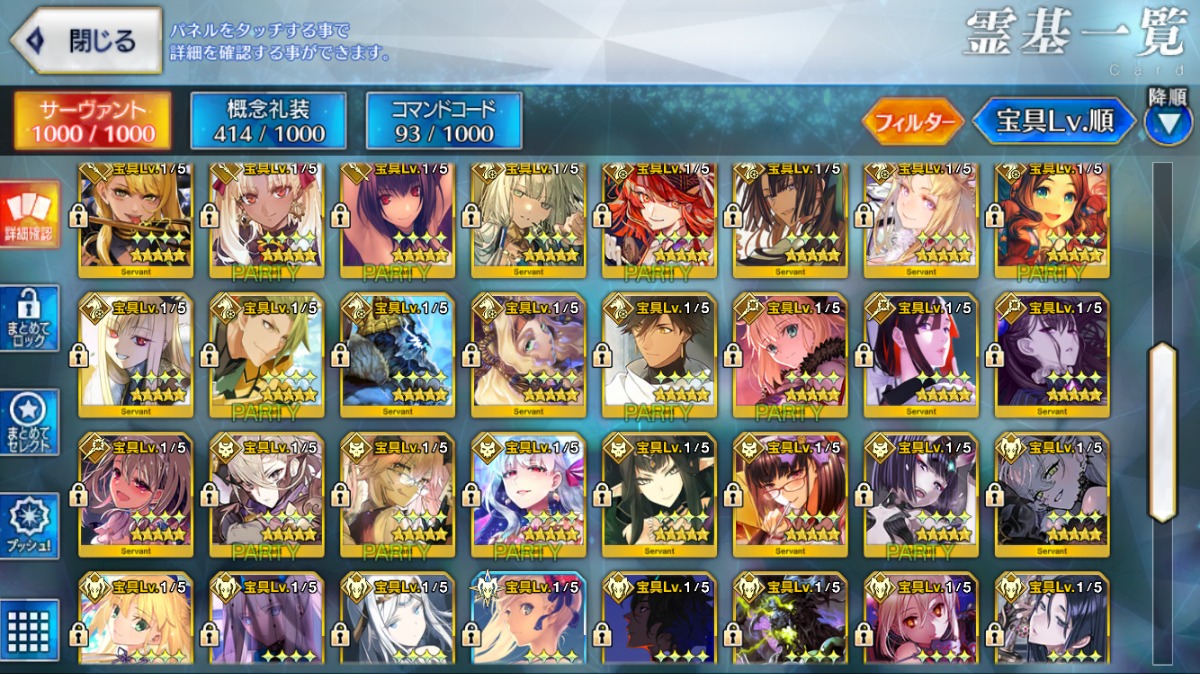Open the コマンドコード tab
Viewport: 1200px width, 674px height.
coord(444,122)
